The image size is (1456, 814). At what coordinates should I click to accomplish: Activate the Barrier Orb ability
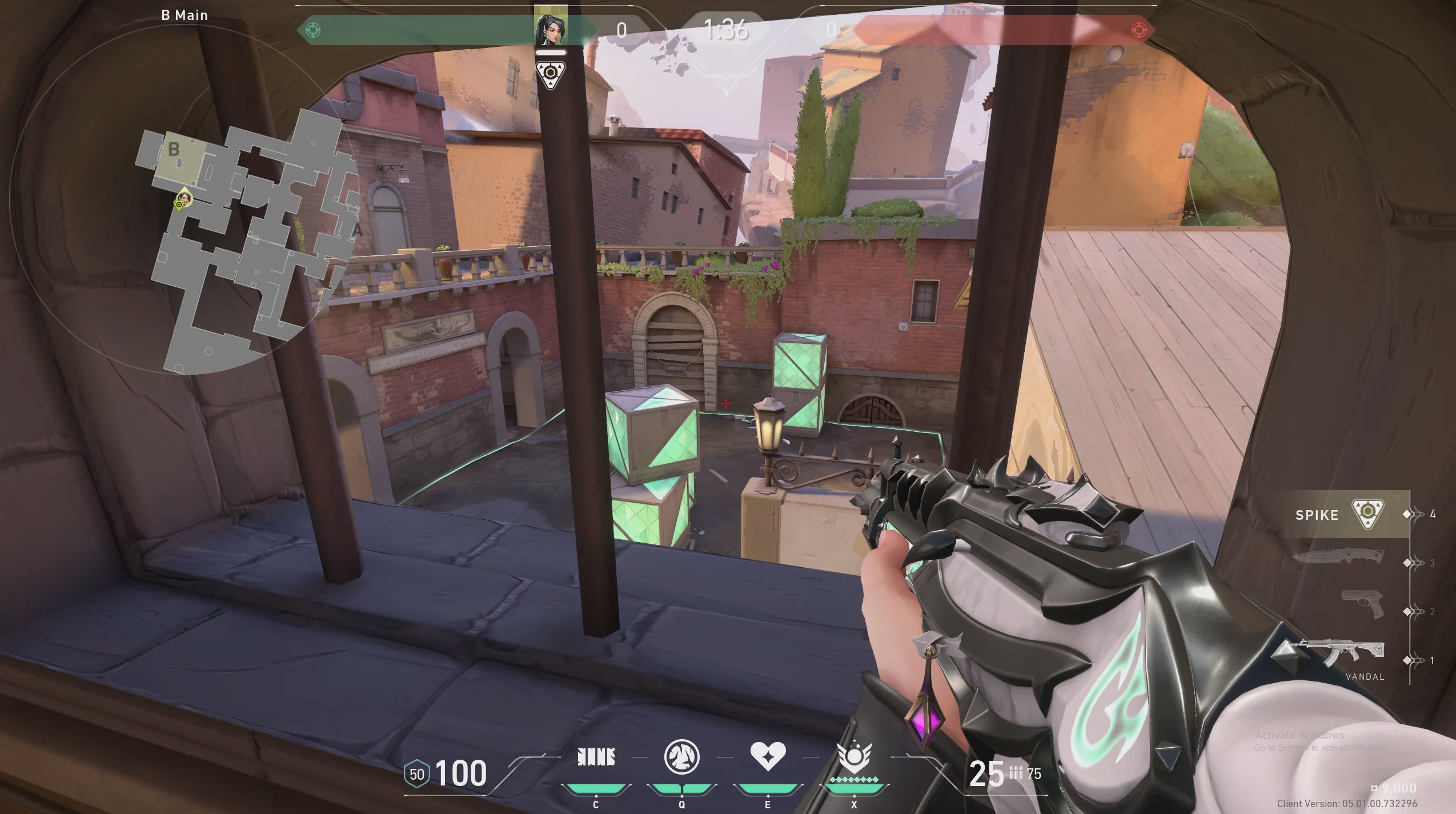(596, 757)
